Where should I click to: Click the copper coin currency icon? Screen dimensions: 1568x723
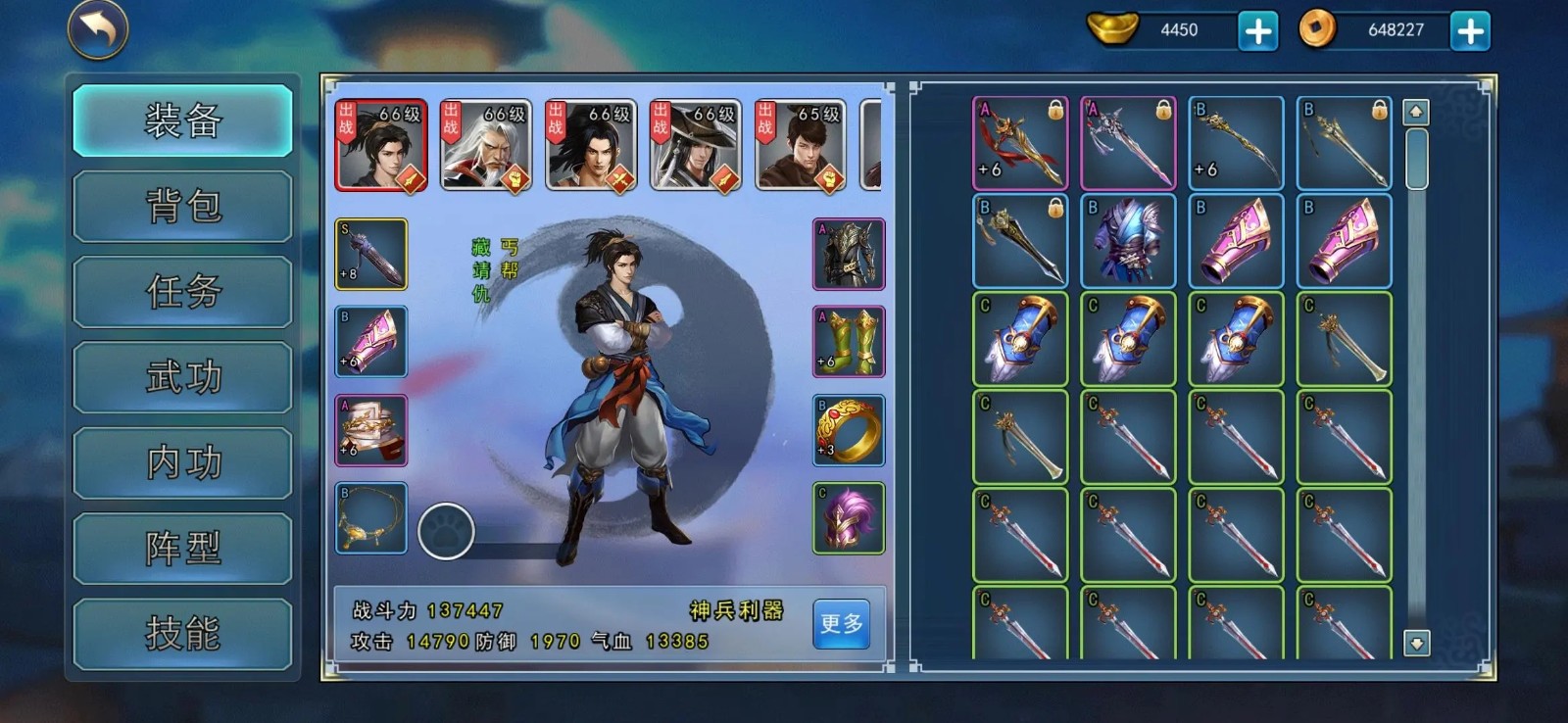pos(1316,28)
